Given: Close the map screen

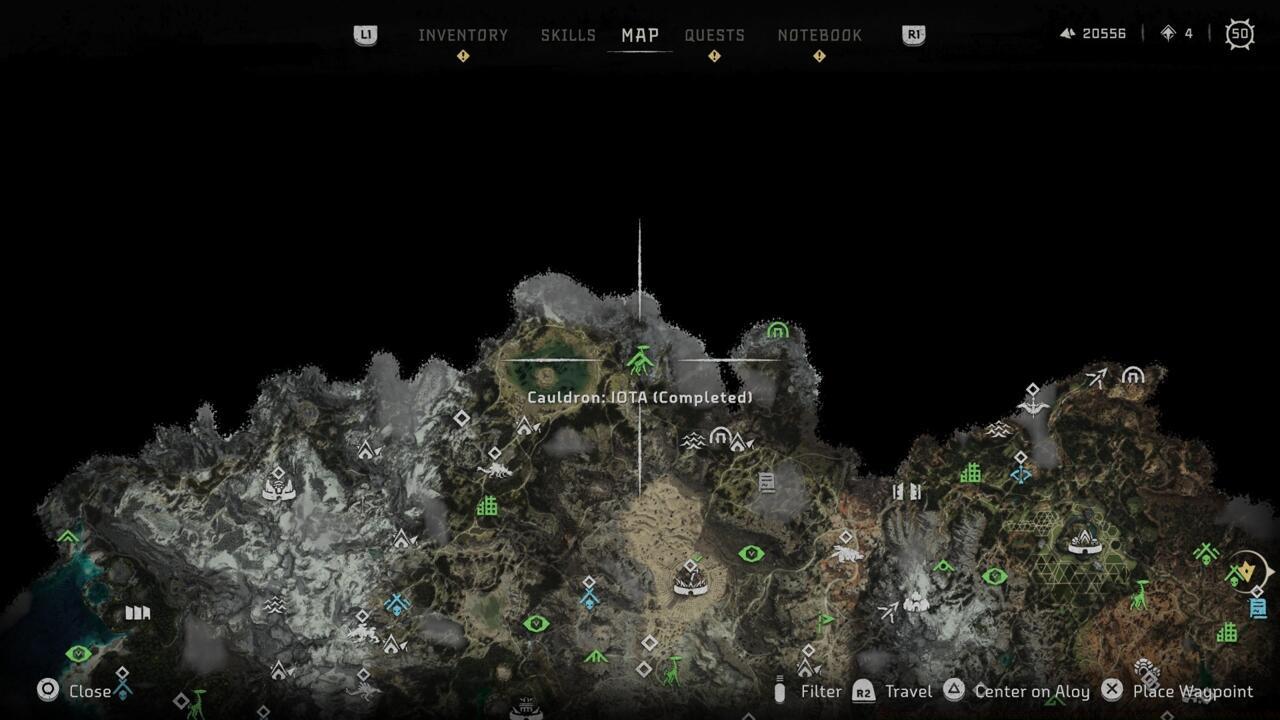Looking at the screenshot, I should tap(89, 691).
